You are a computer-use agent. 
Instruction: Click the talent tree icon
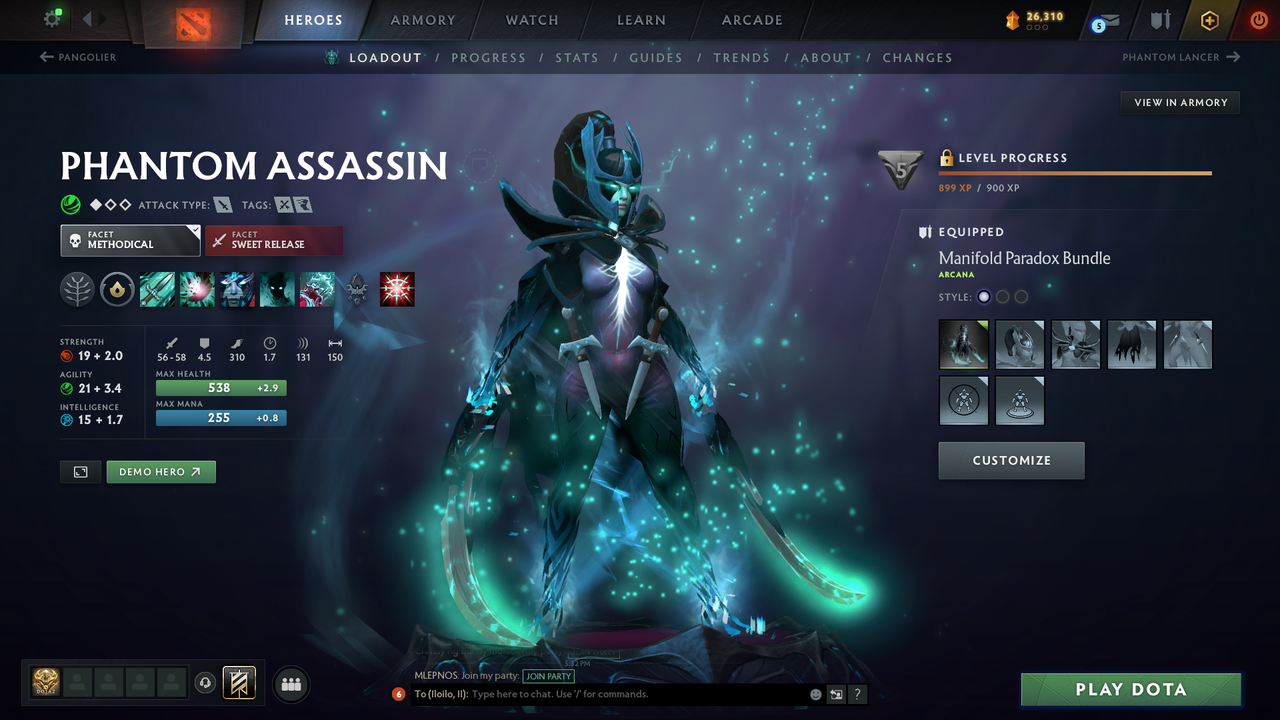pos(77,290)
